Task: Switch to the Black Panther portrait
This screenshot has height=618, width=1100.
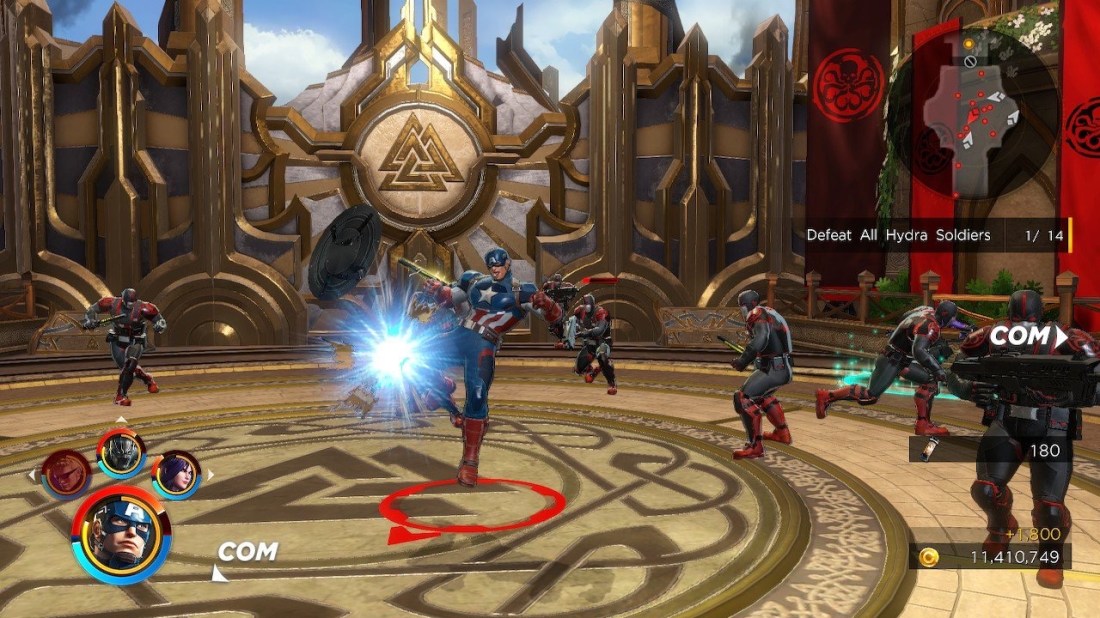Action: pos(121,452)
